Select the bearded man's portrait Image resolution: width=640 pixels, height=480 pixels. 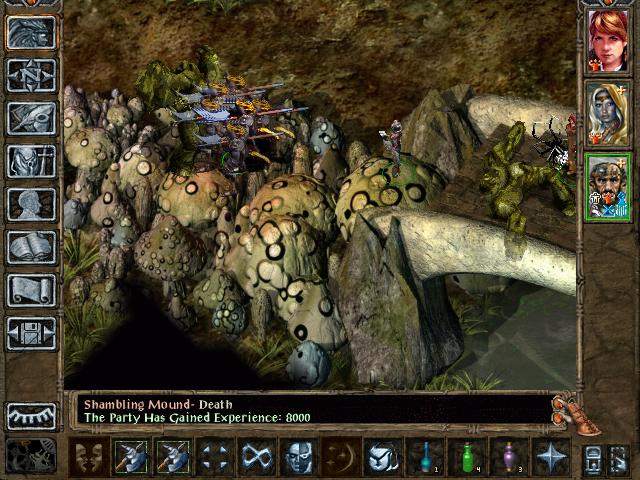pos(609,186)
